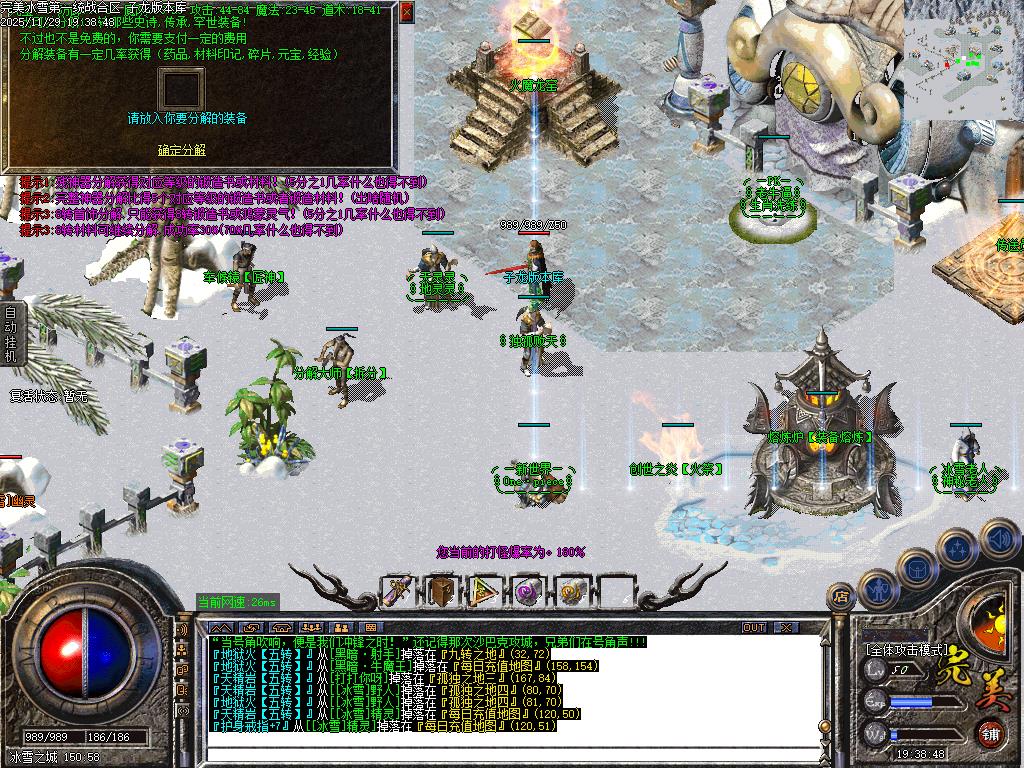Viewport: 1024px width, 768px height.
Task: Select the empty equipment decomposition slot
Action: 181,90
